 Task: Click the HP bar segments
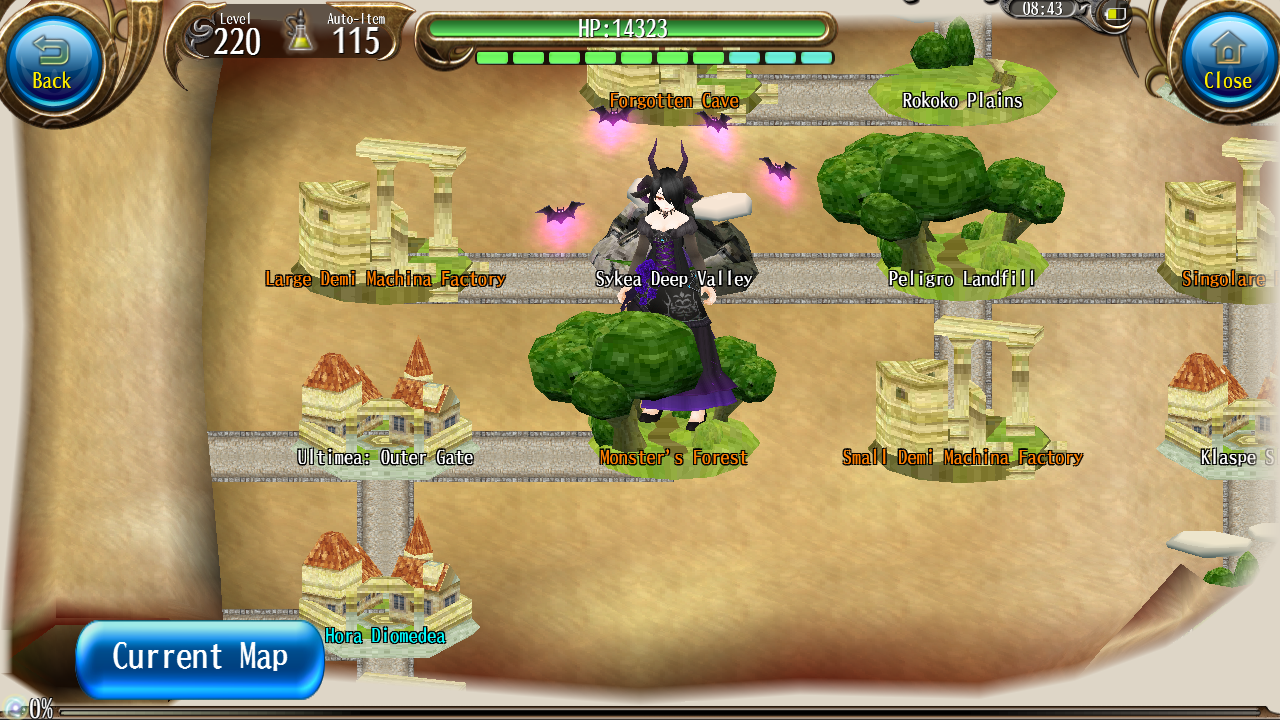pyautogui.click(x=655, y=58)
